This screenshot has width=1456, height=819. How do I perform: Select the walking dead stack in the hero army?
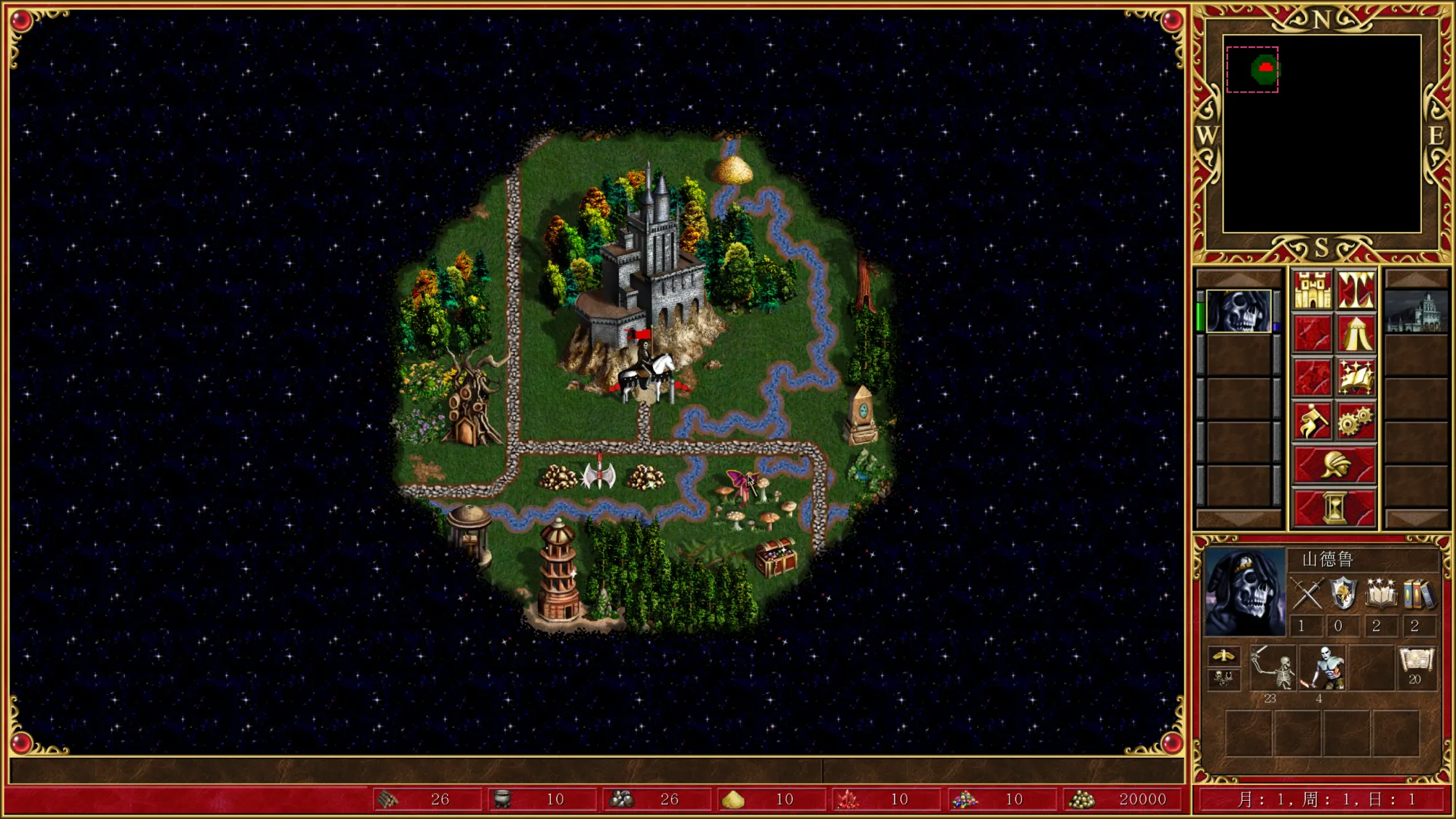click(x=1323, y=667)
